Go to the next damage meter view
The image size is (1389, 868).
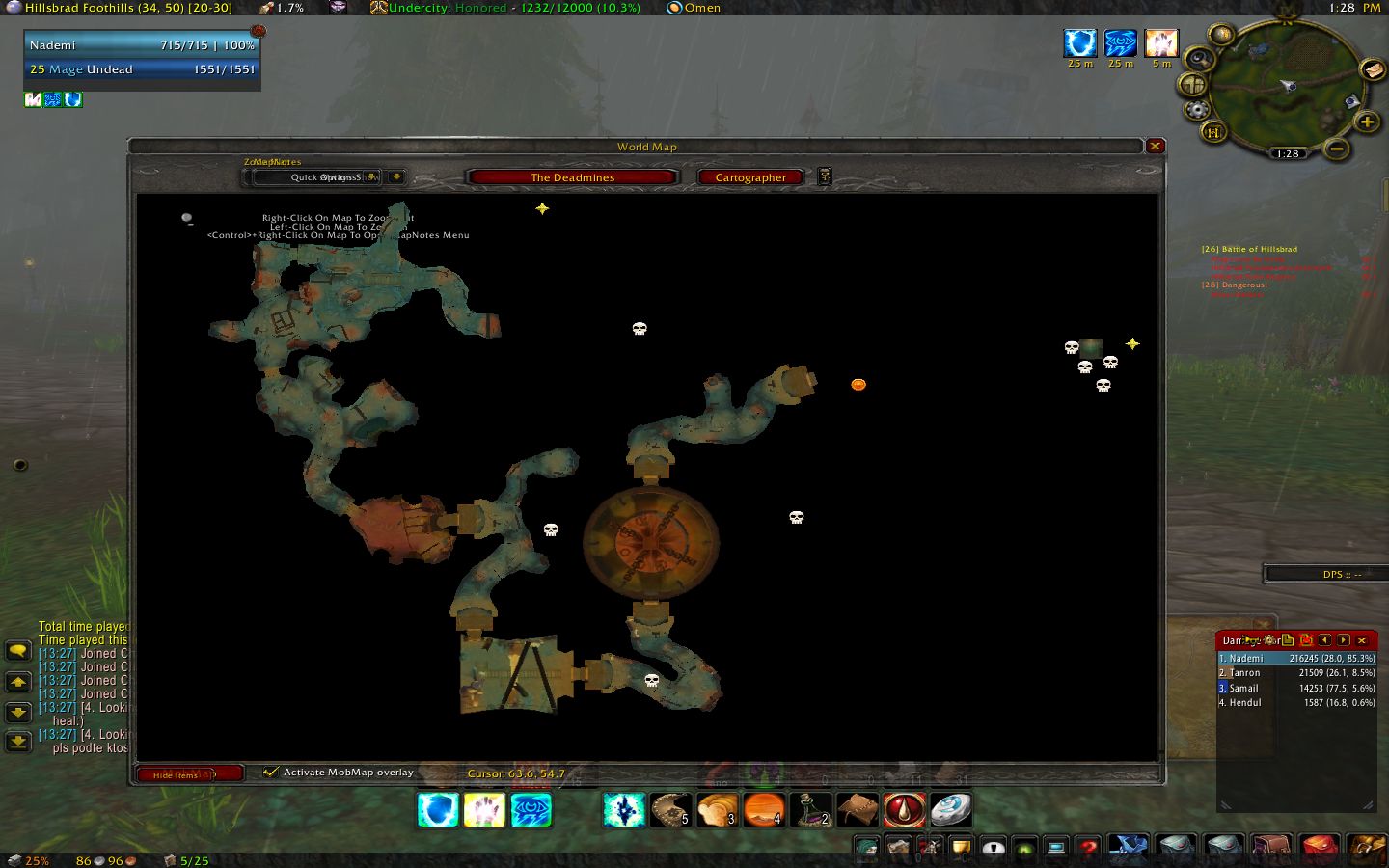coord(1344,640)
